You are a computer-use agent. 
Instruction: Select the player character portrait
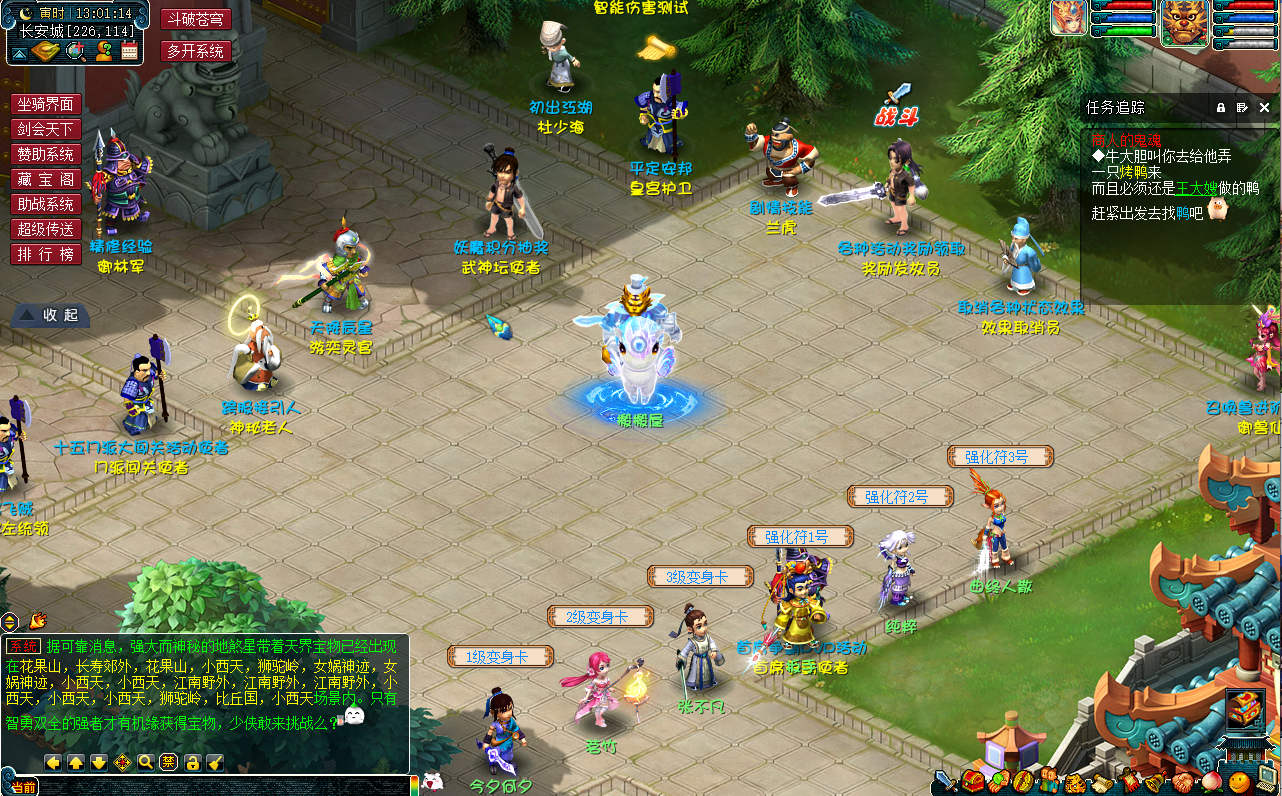tap(1069, 18)
